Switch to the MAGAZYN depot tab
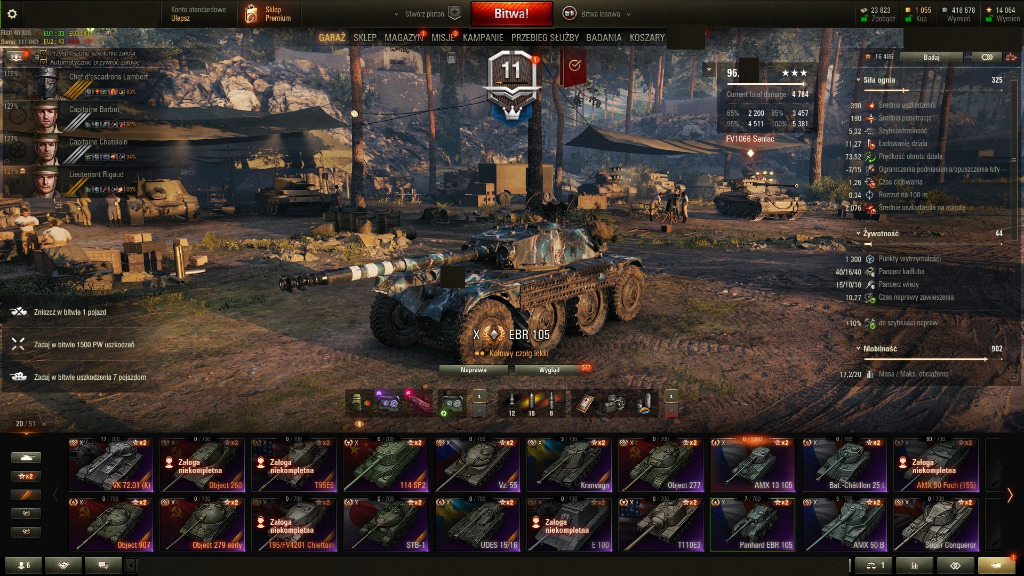Image resolution: width=1024 pixels, height=576 pixels. [x=403, y=37]
